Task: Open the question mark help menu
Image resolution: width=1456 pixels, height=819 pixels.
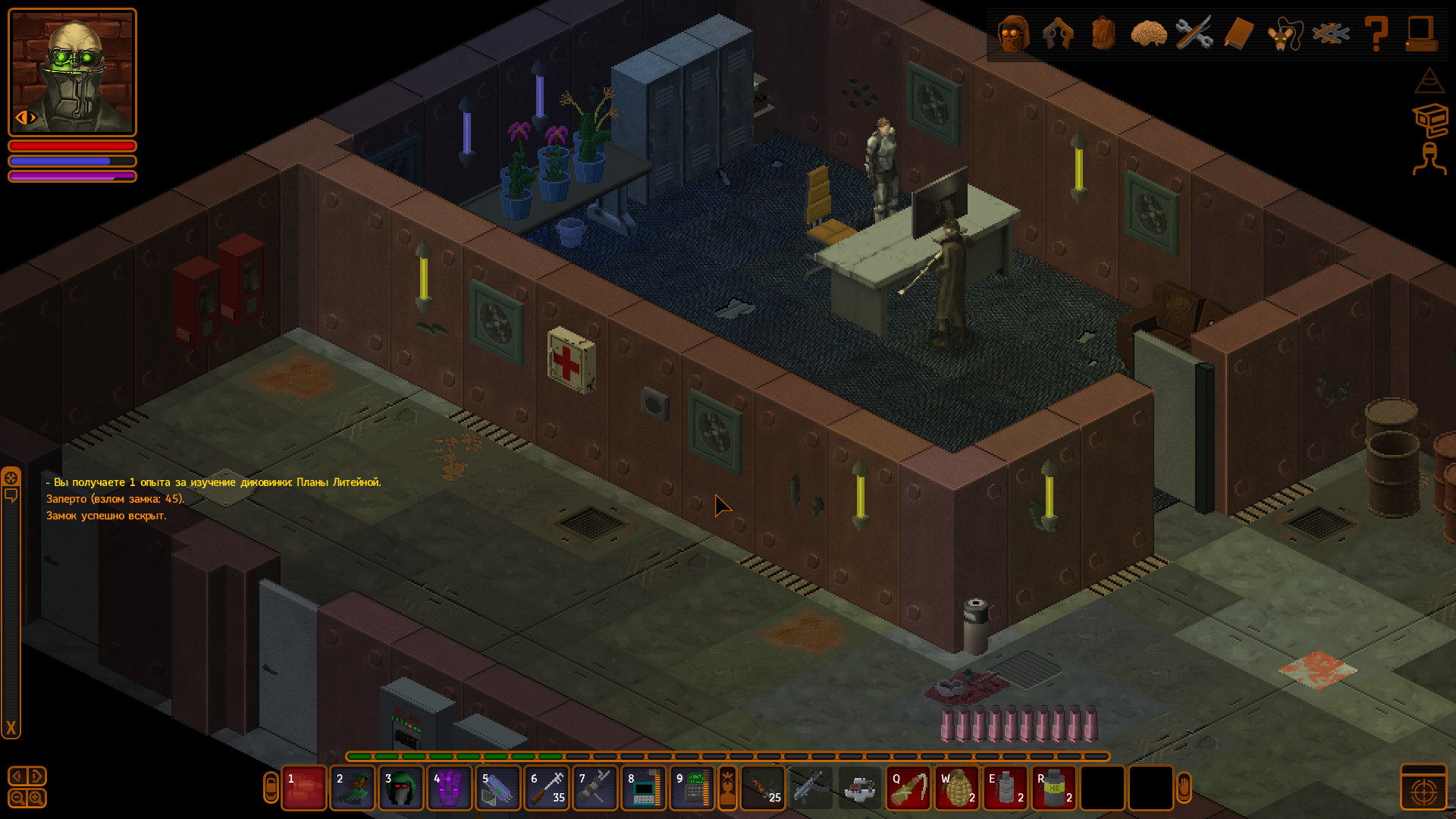Action: click(x=1376, y=34)
